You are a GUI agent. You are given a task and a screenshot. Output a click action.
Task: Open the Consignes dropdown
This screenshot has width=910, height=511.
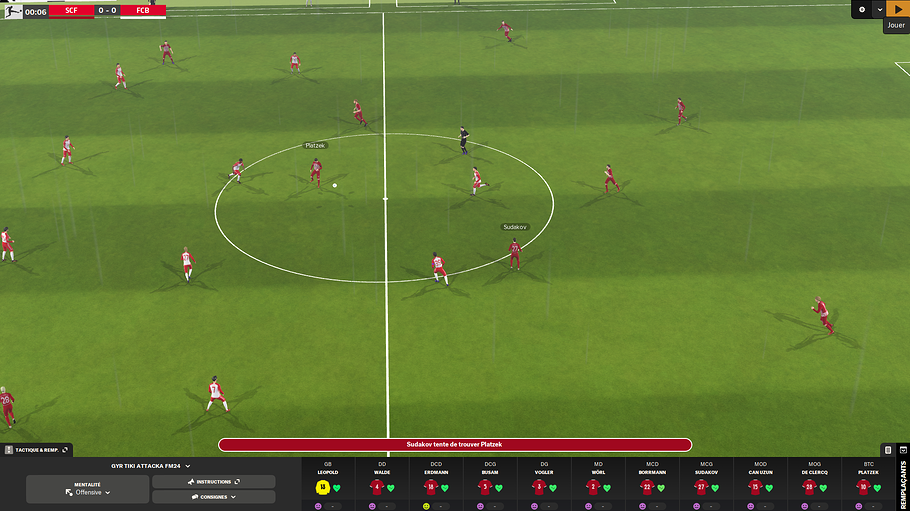pos(213,497)
